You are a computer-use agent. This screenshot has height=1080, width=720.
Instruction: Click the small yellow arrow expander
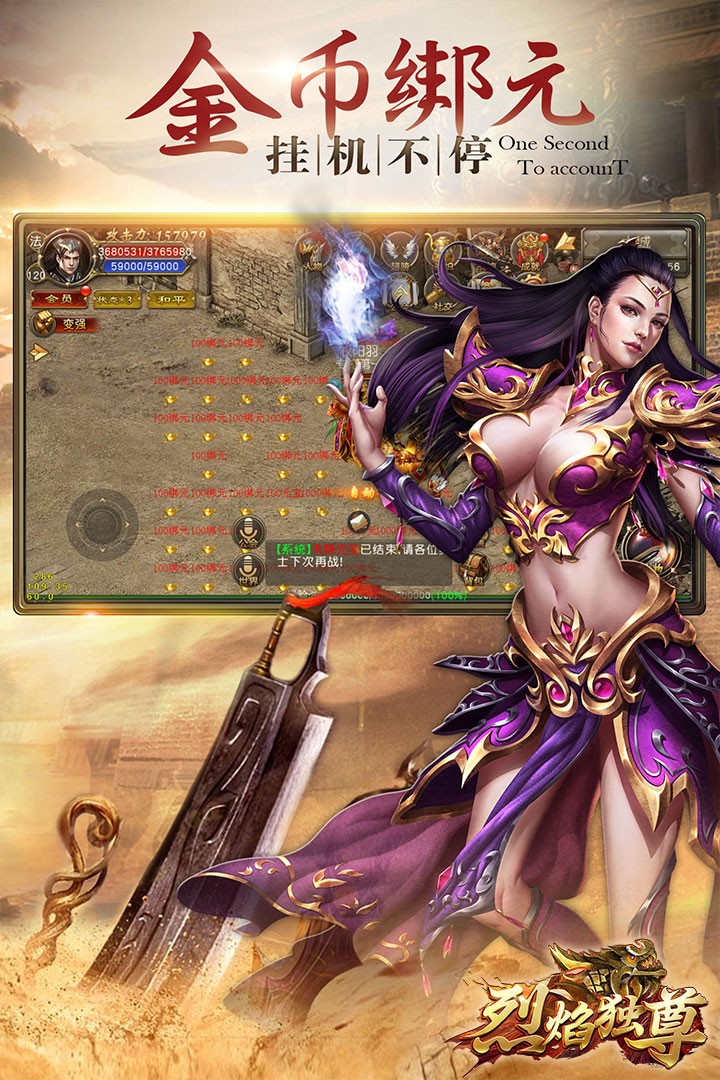coord(38,351)
